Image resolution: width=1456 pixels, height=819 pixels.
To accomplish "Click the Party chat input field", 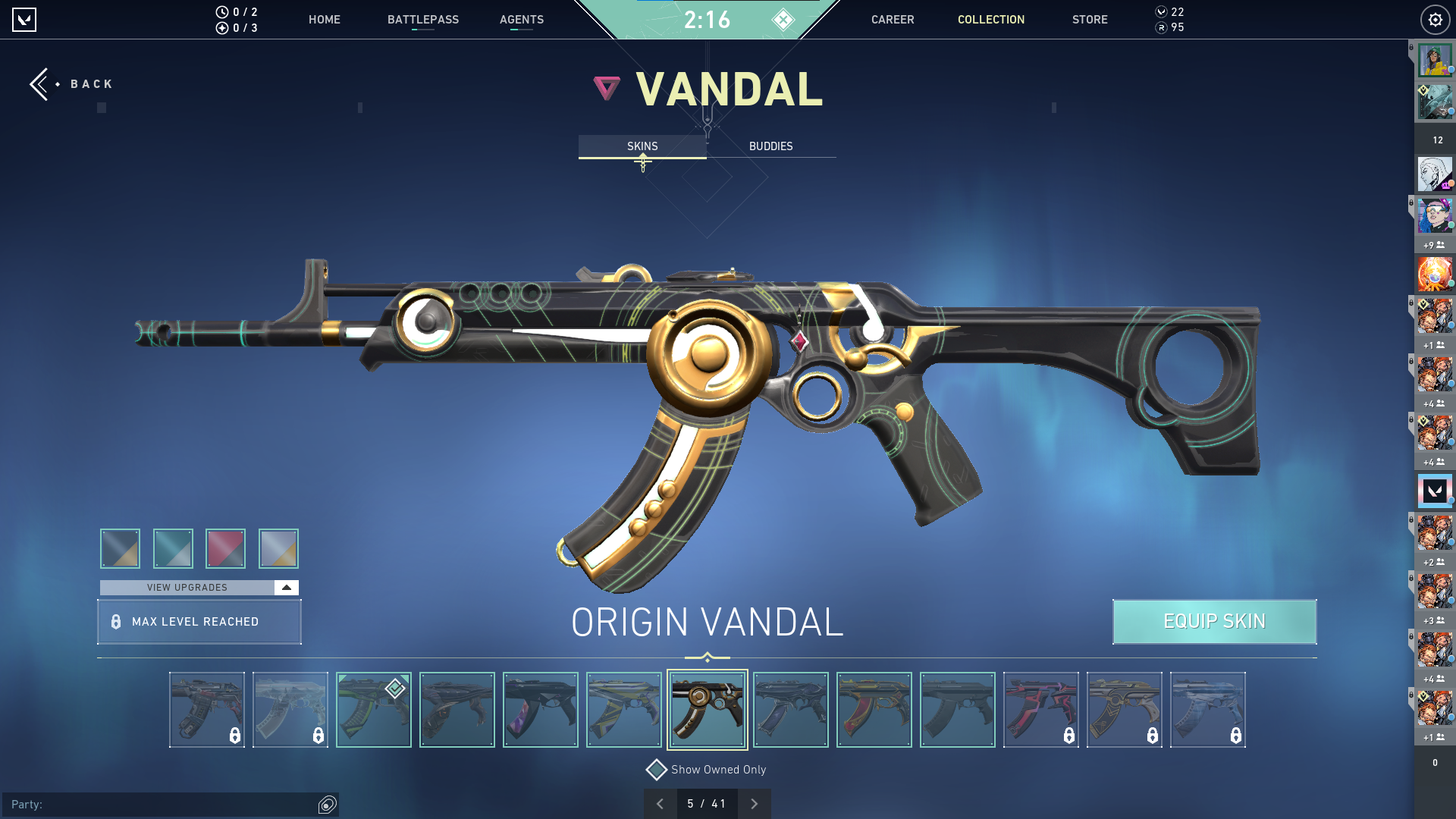I will coord(174,805).
